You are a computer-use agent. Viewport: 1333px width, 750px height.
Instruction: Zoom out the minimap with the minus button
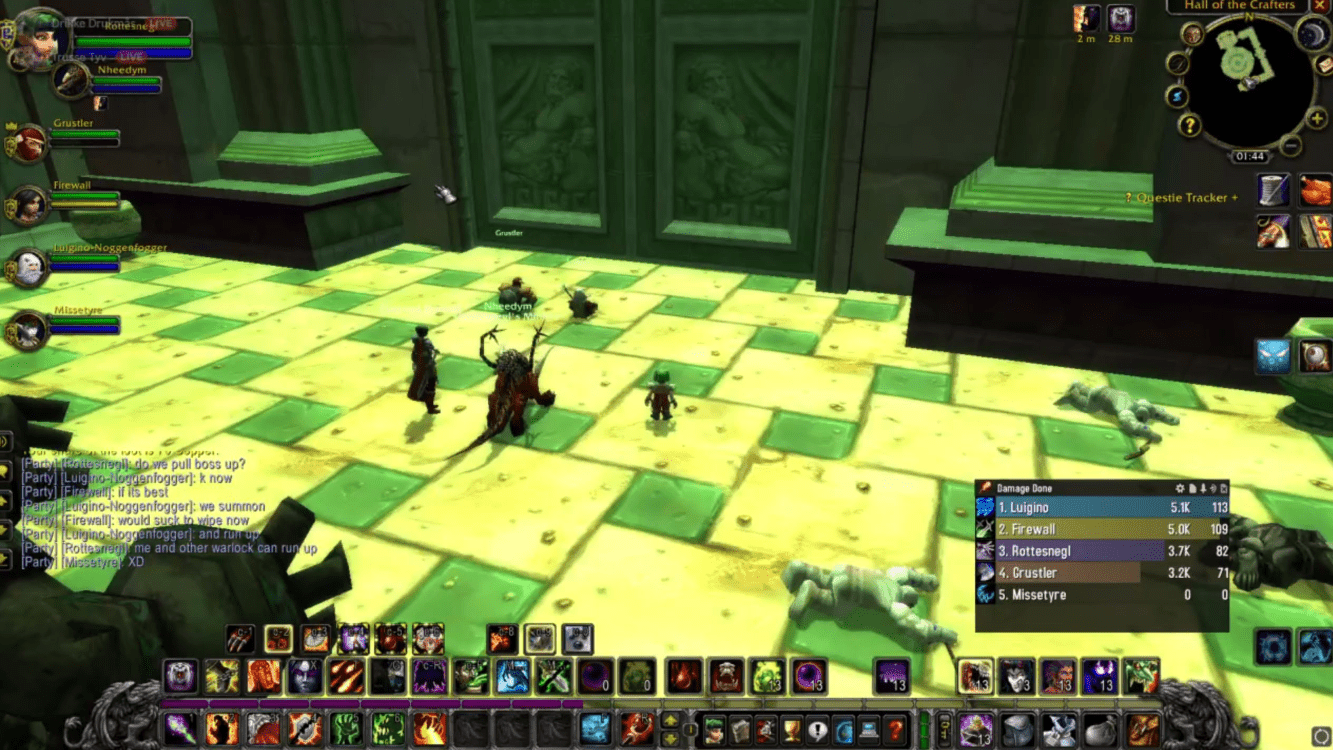pos(1291,146)
